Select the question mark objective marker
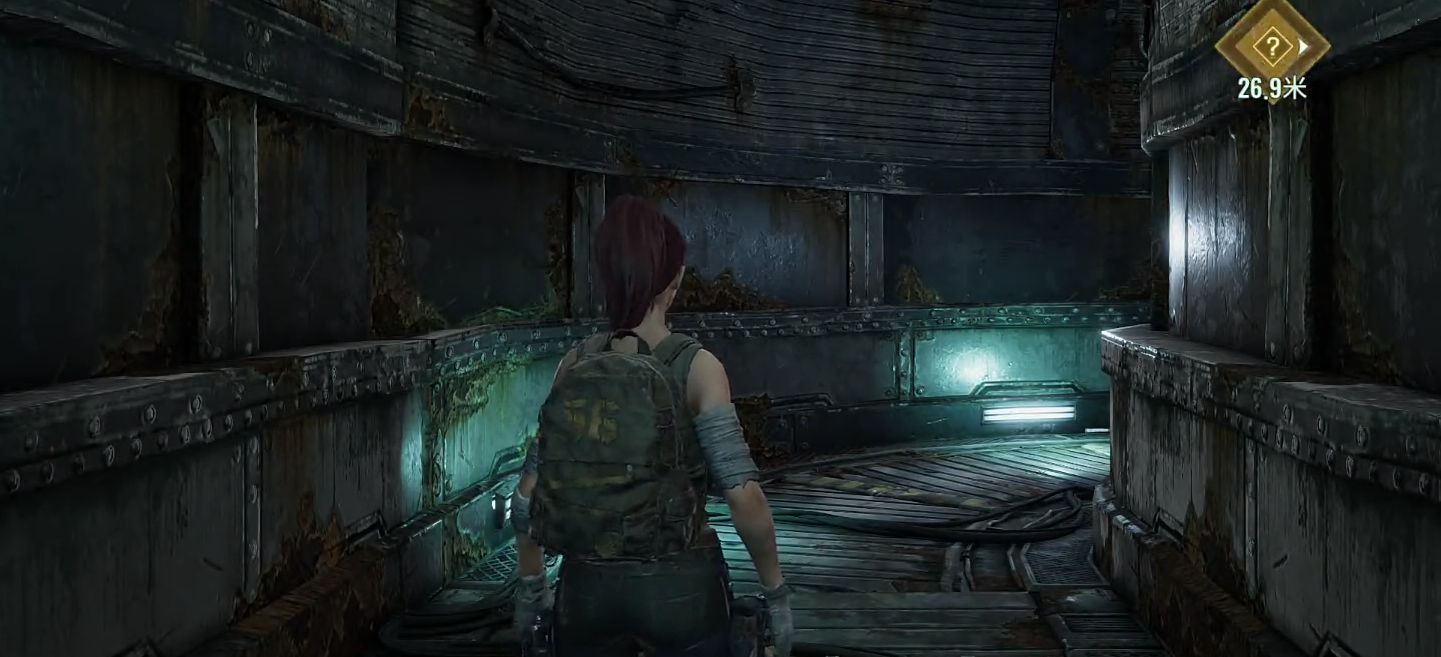Image resolution: width=1441 pixels, height=657 pixels. (1271, 45)
